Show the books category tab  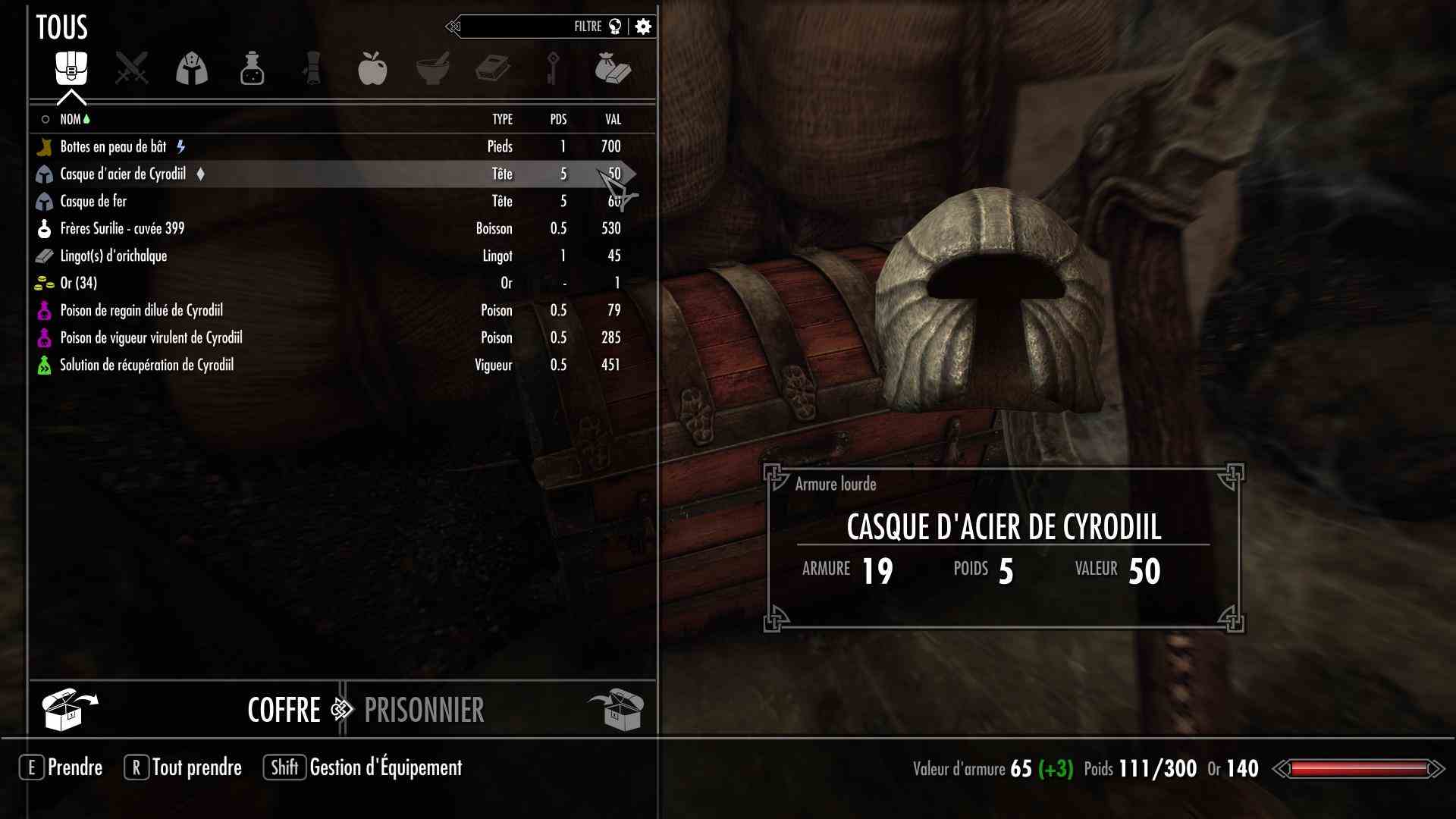pyautogui.click(x=492, y=69)
